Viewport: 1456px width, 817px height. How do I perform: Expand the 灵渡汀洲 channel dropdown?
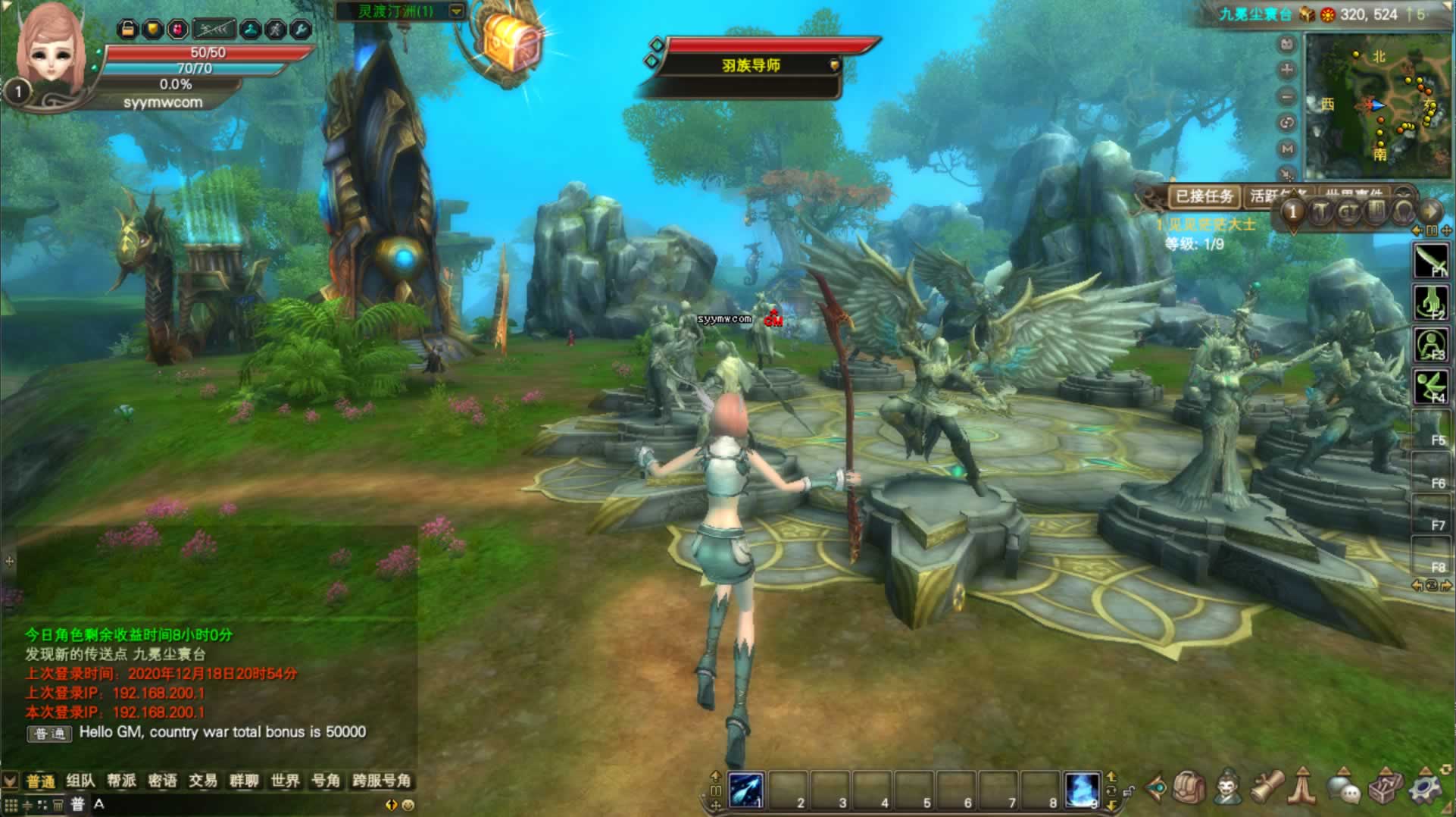[x=456, y=11]
